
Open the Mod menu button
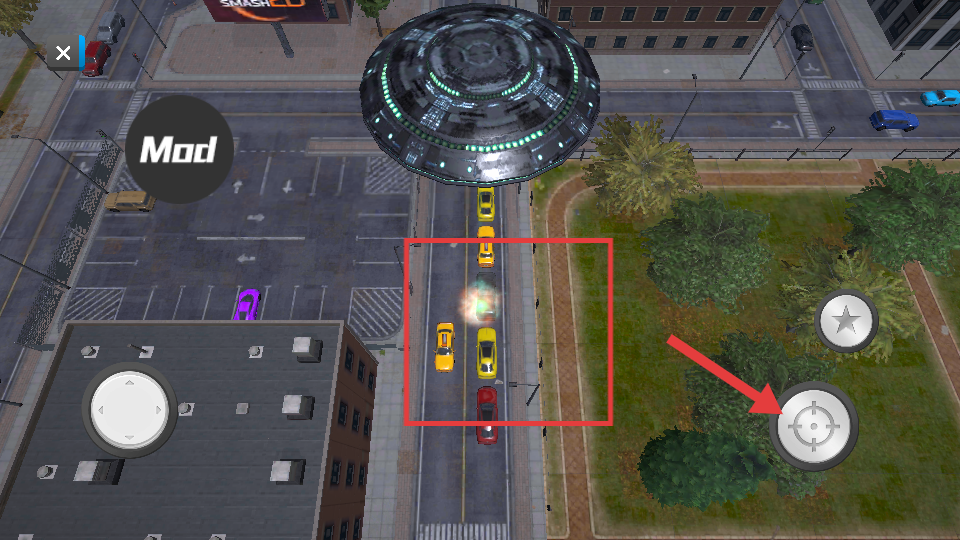[179, 150]
